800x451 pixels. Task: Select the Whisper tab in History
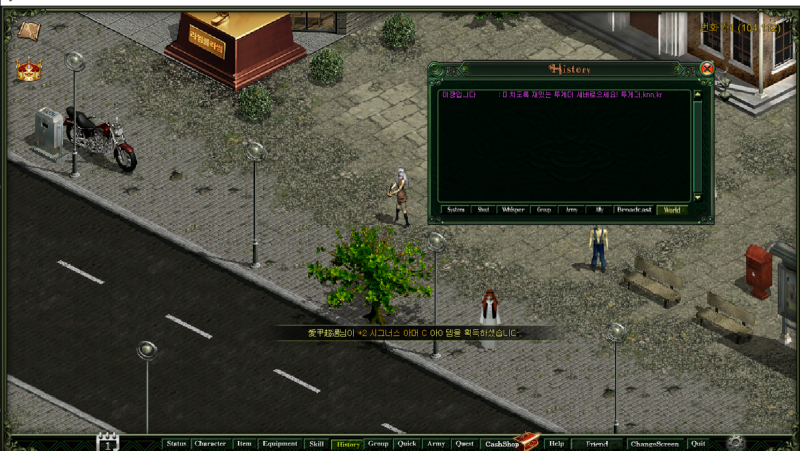(513, 210)
